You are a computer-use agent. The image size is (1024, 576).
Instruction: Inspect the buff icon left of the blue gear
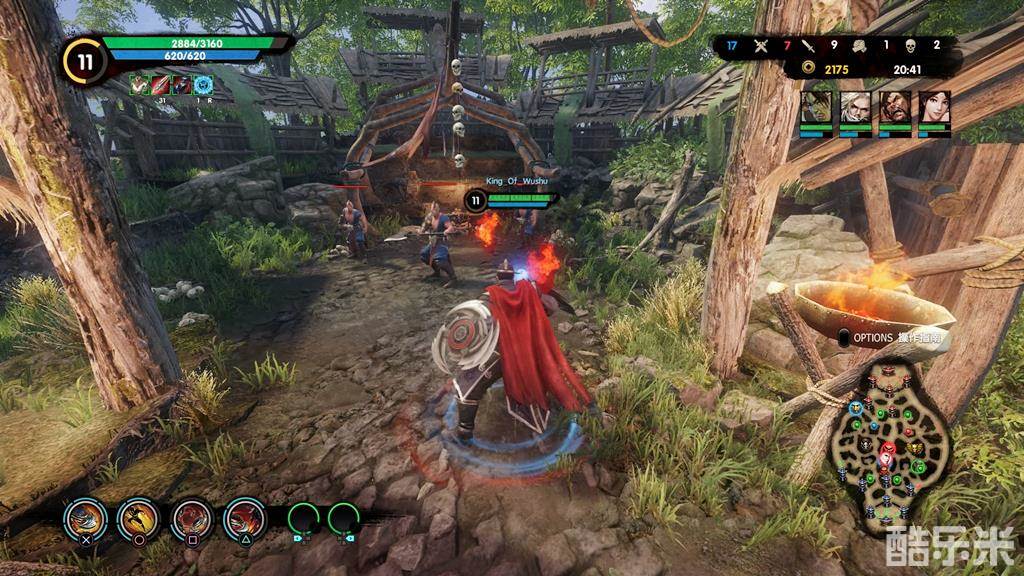pyautogui.click(x=182, y=86)
